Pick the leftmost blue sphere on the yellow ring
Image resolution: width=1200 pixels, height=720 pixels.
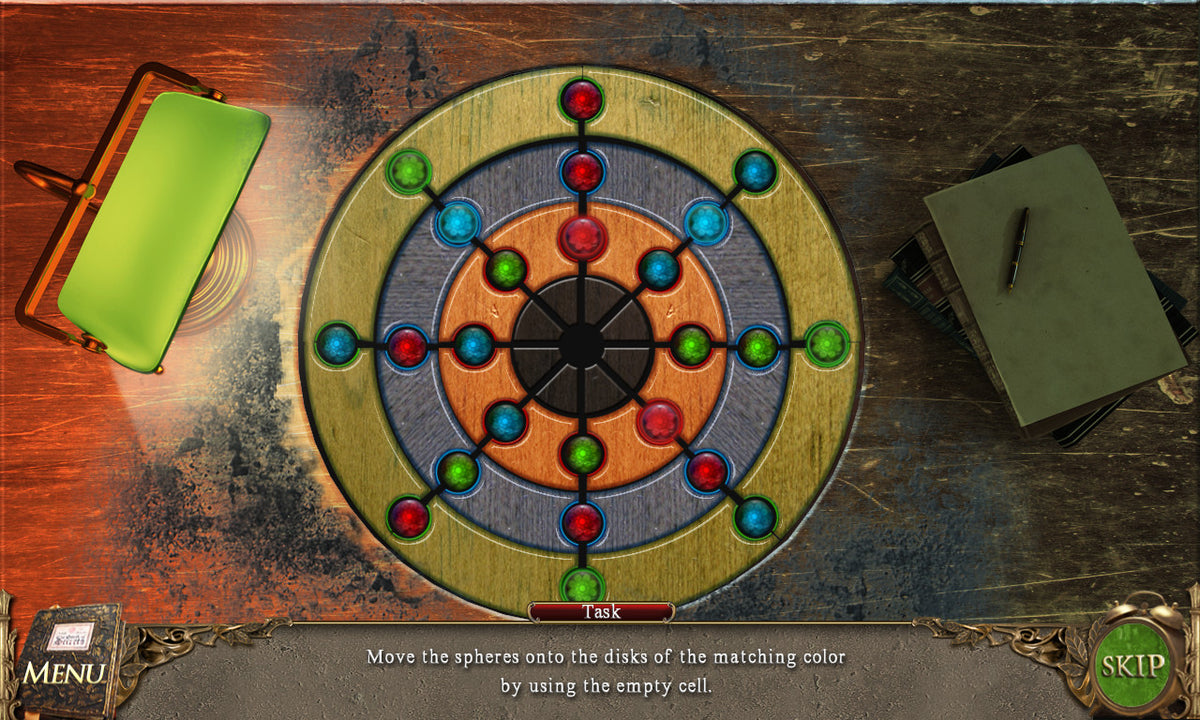337,345
